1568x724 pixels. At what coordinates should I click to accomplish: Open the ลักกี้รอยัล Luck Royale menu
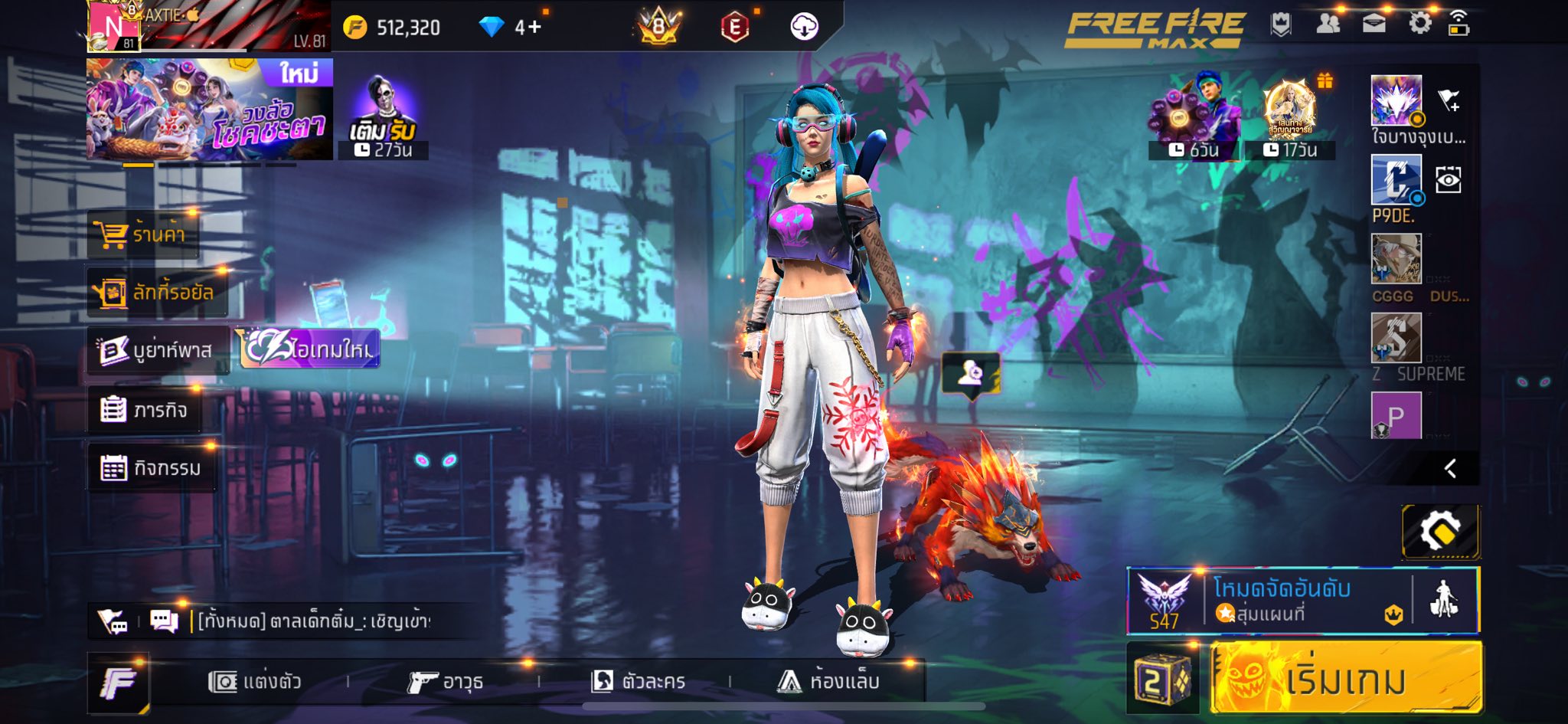point(157,292)
